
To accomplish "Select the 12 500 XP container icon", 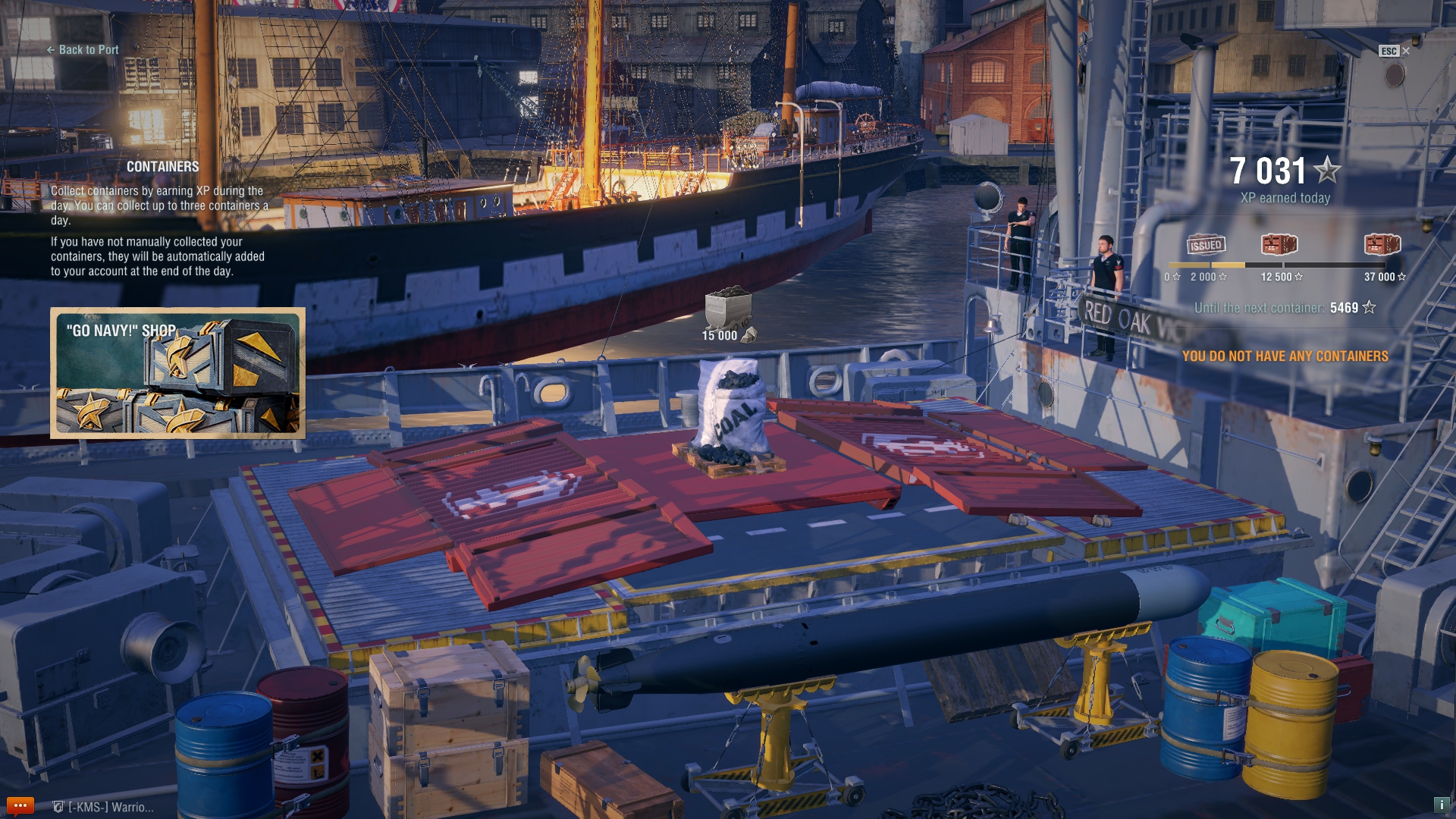I will click(1279, 244).
